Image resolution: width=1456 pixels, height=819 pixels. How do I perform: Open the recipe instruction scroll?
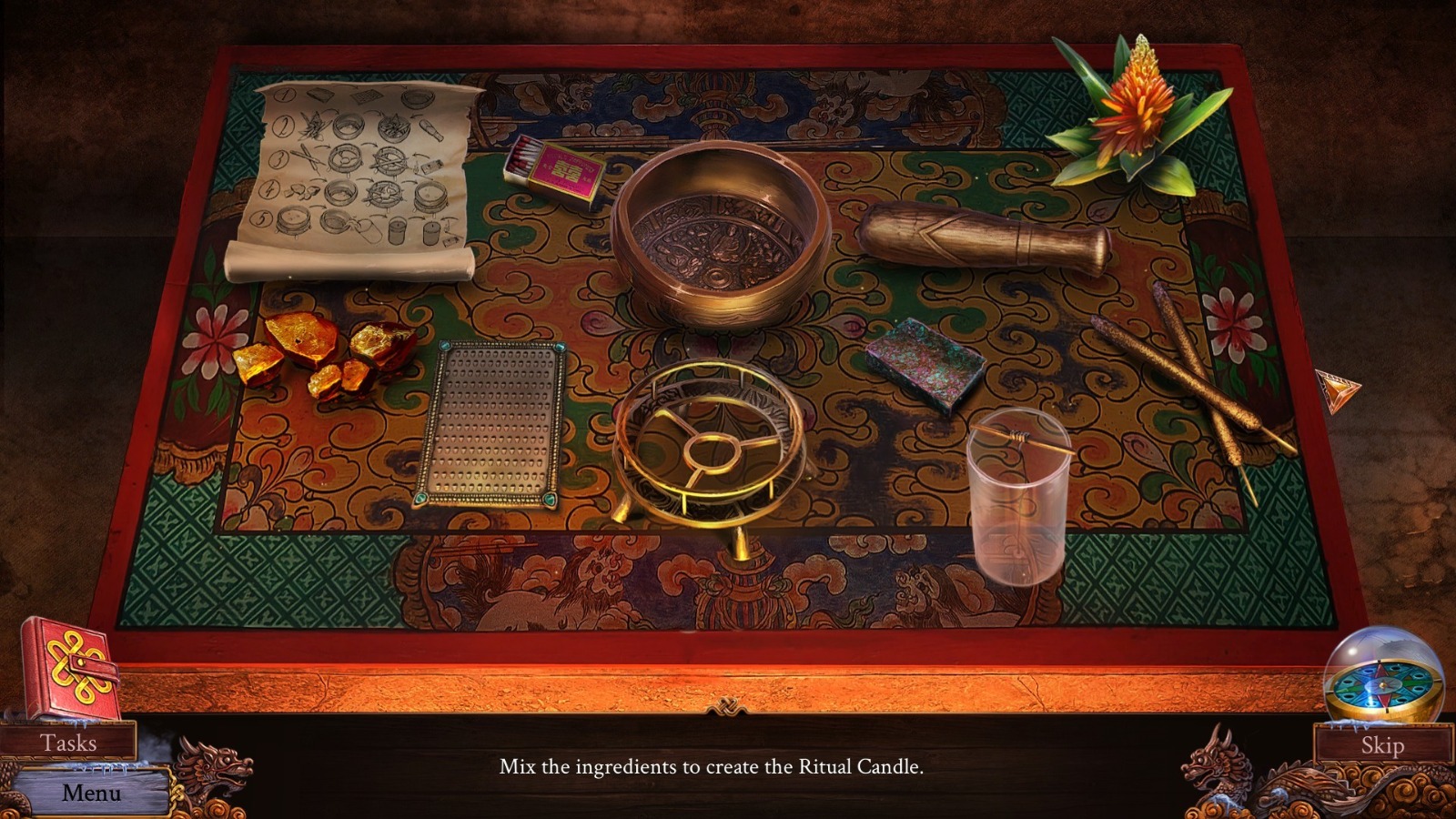tap(355, 173)
